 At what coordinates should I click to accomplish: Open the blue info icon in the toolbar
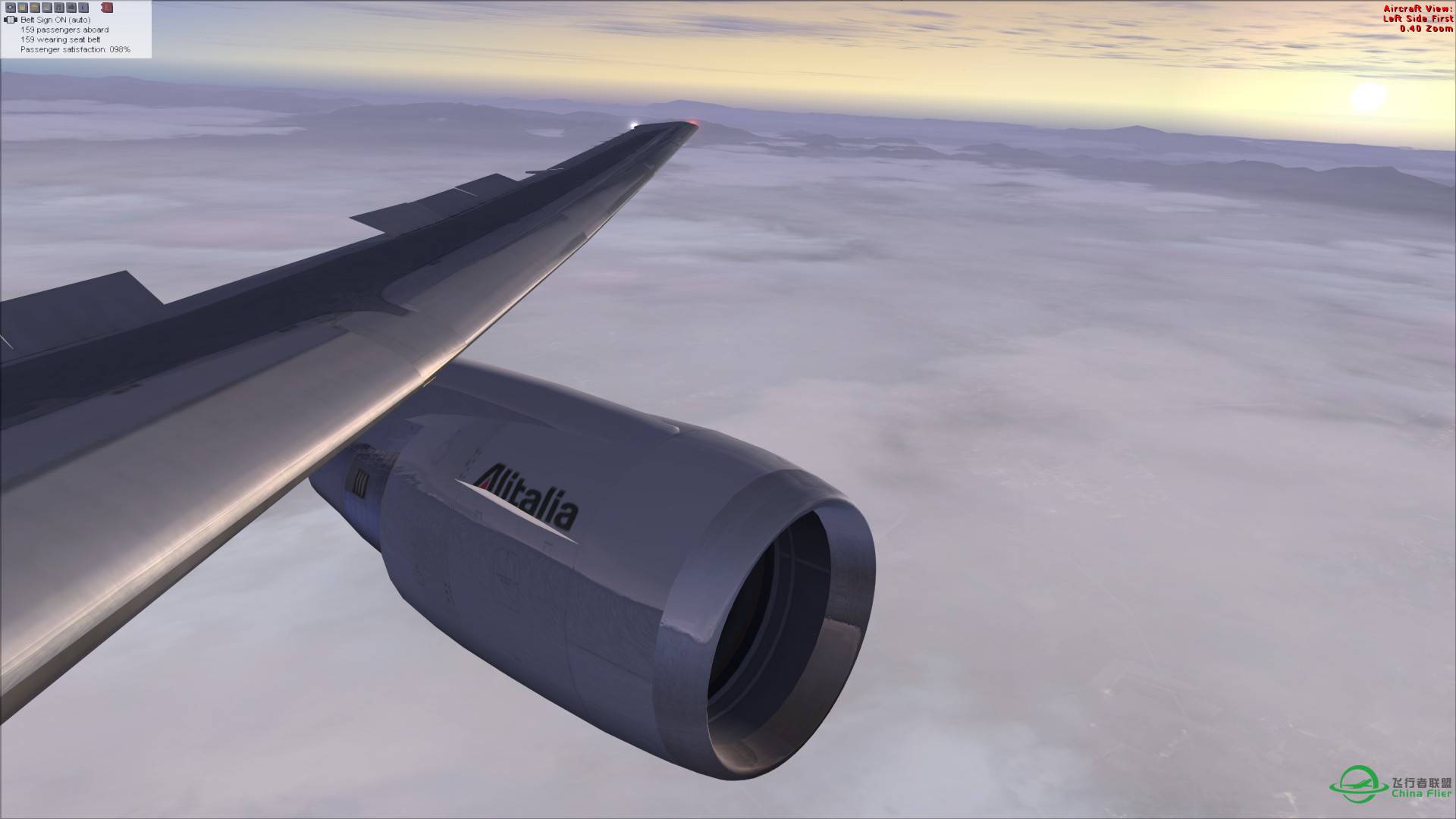click(83, 8)
